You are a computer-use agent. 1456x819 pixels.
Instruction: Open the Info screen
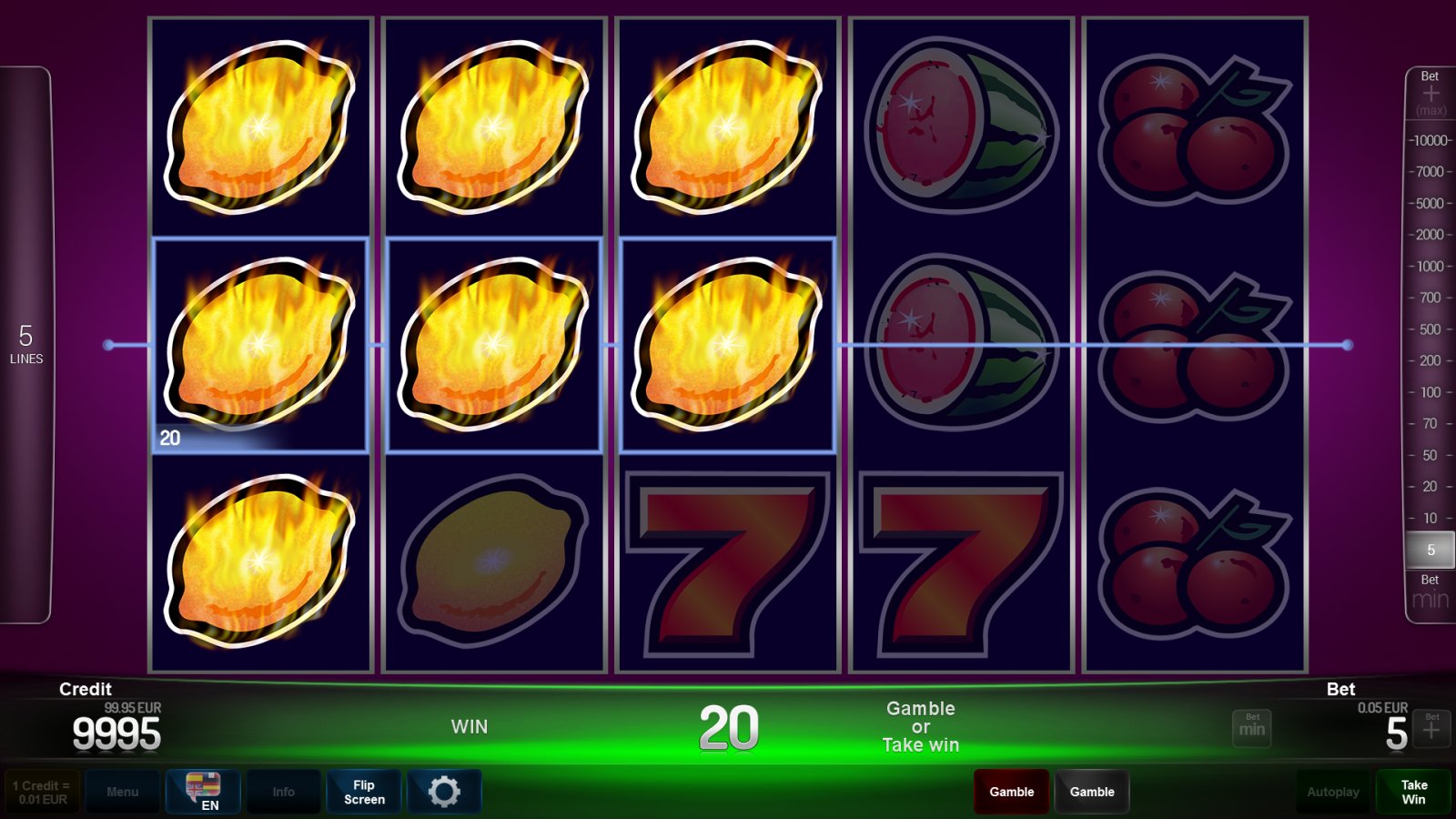click(x=283, y=791)
